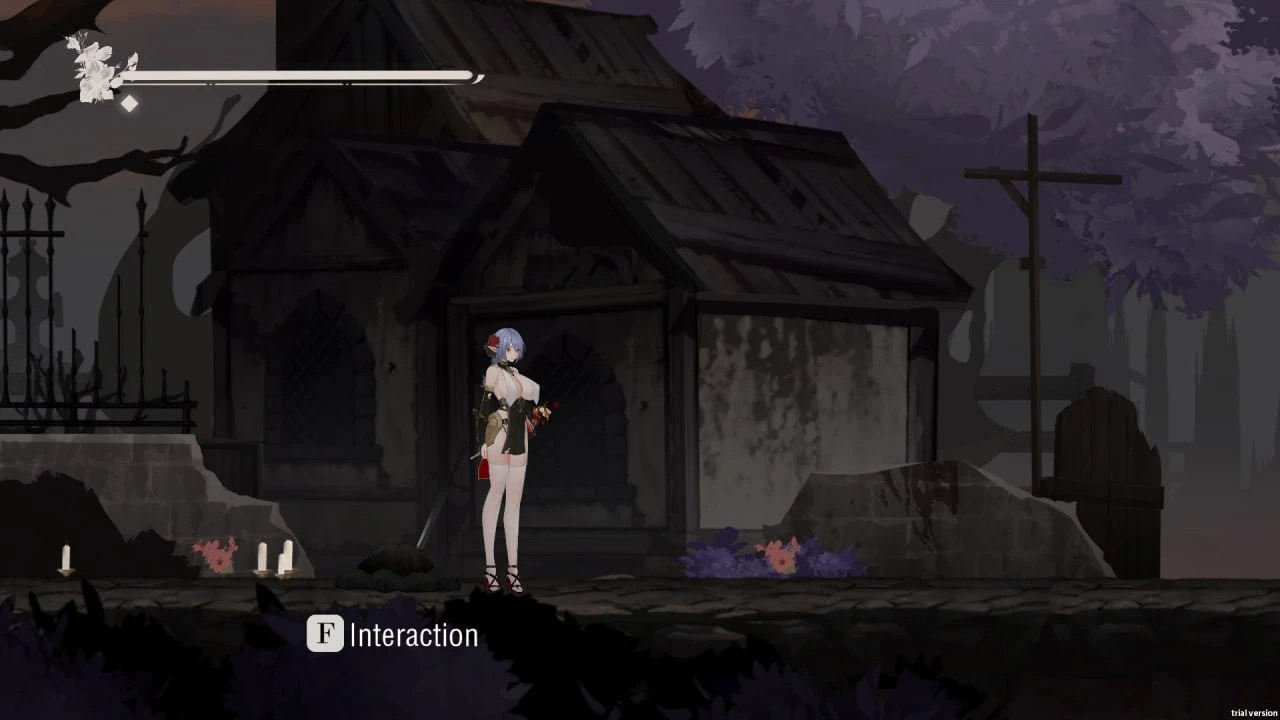Viewport: 1280px width, 720px height.
Task: Select the Interaction text prompt
Action: tap(413, 634)
